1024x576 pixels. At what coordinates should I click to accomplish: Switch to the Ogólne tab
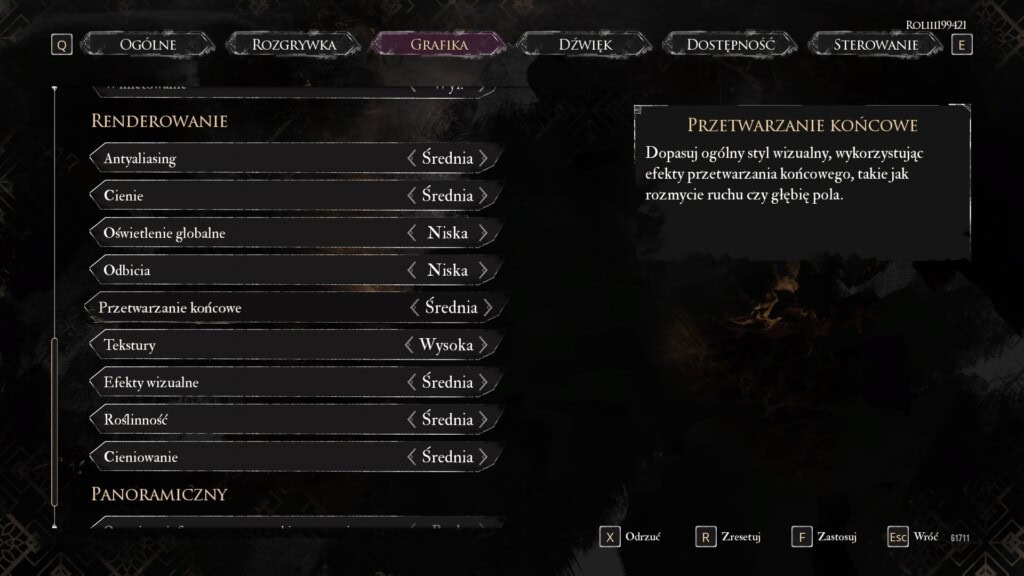click(x=148, y=44)
